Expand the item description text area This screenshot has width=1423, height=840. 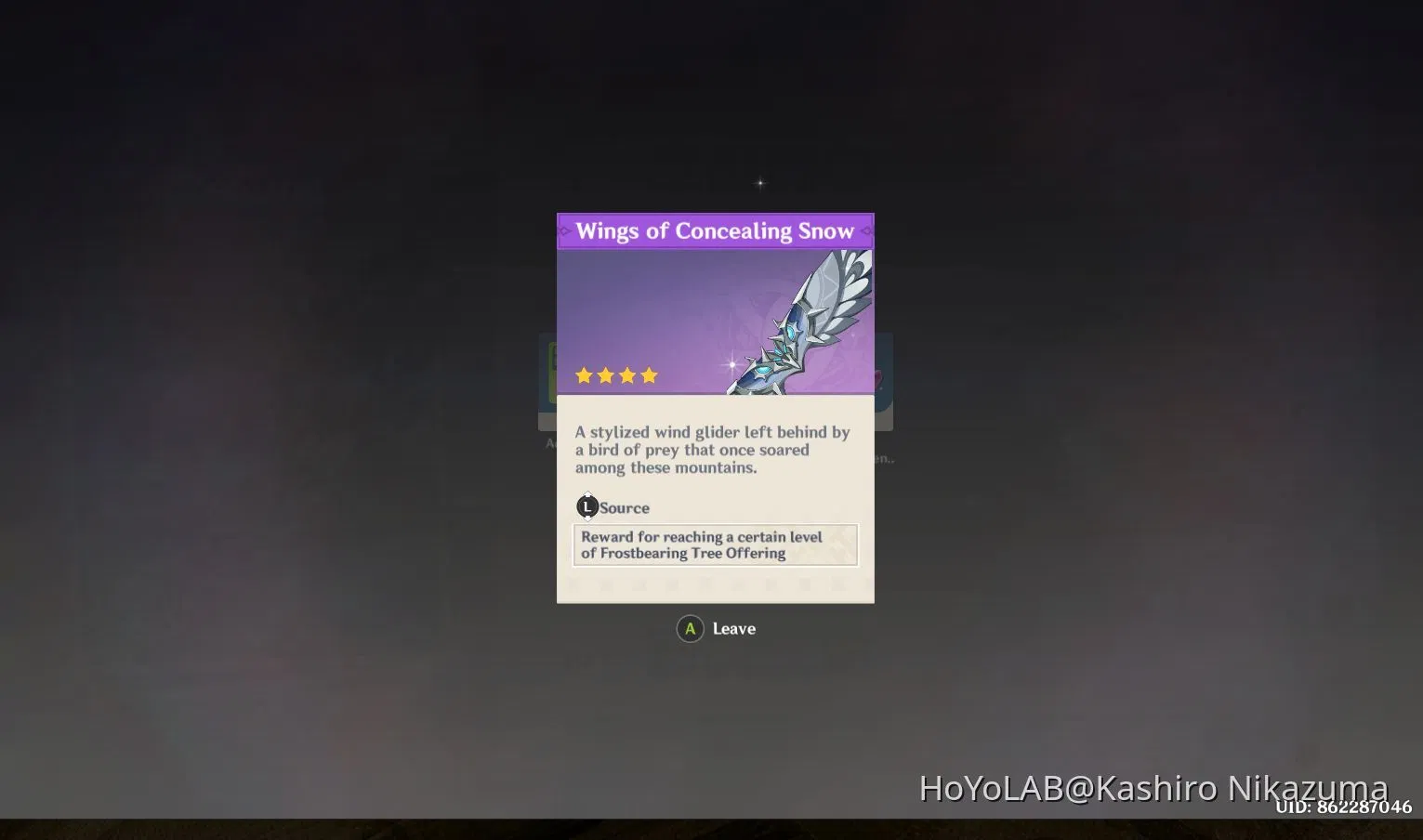click(715, 450)
